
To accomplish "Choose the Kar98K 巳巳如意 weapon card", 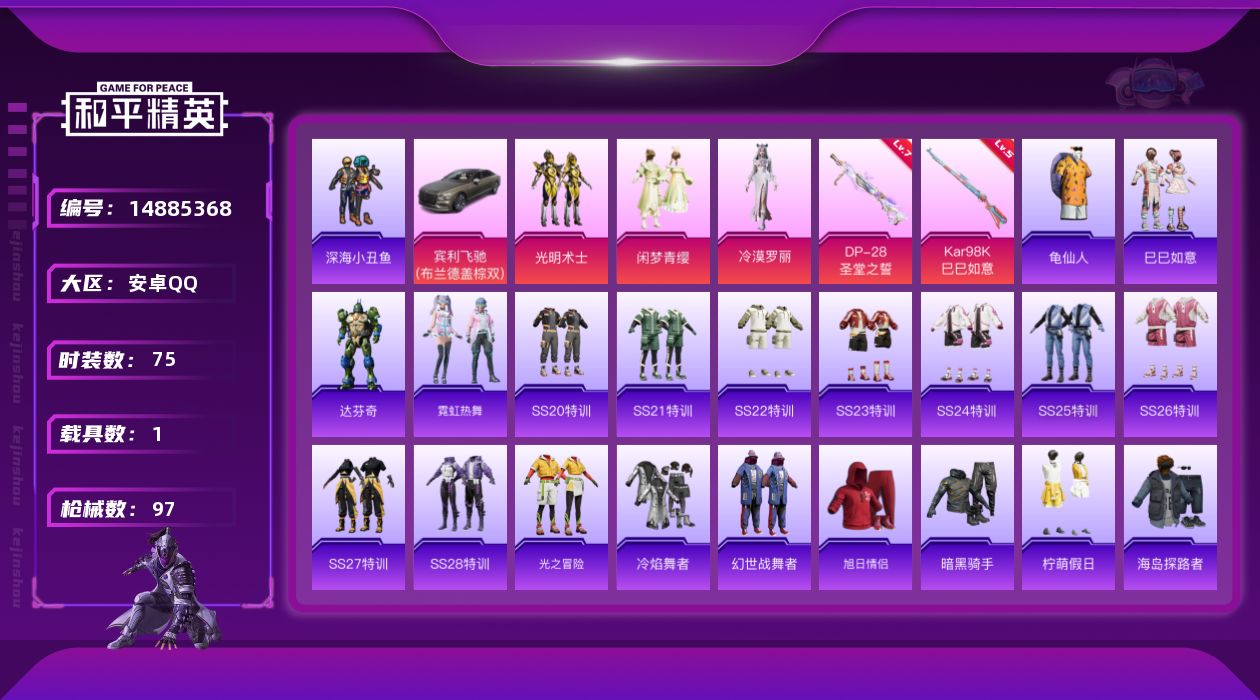I will point(967,211).
